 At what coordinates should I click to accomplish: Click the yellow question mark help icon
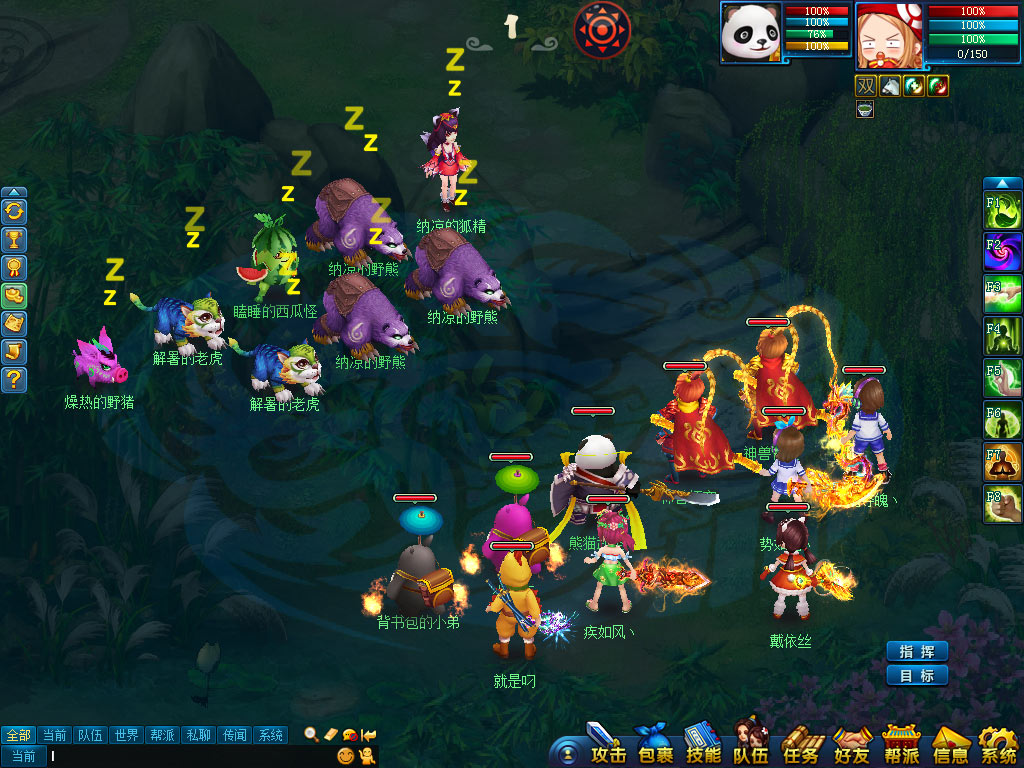14,380
